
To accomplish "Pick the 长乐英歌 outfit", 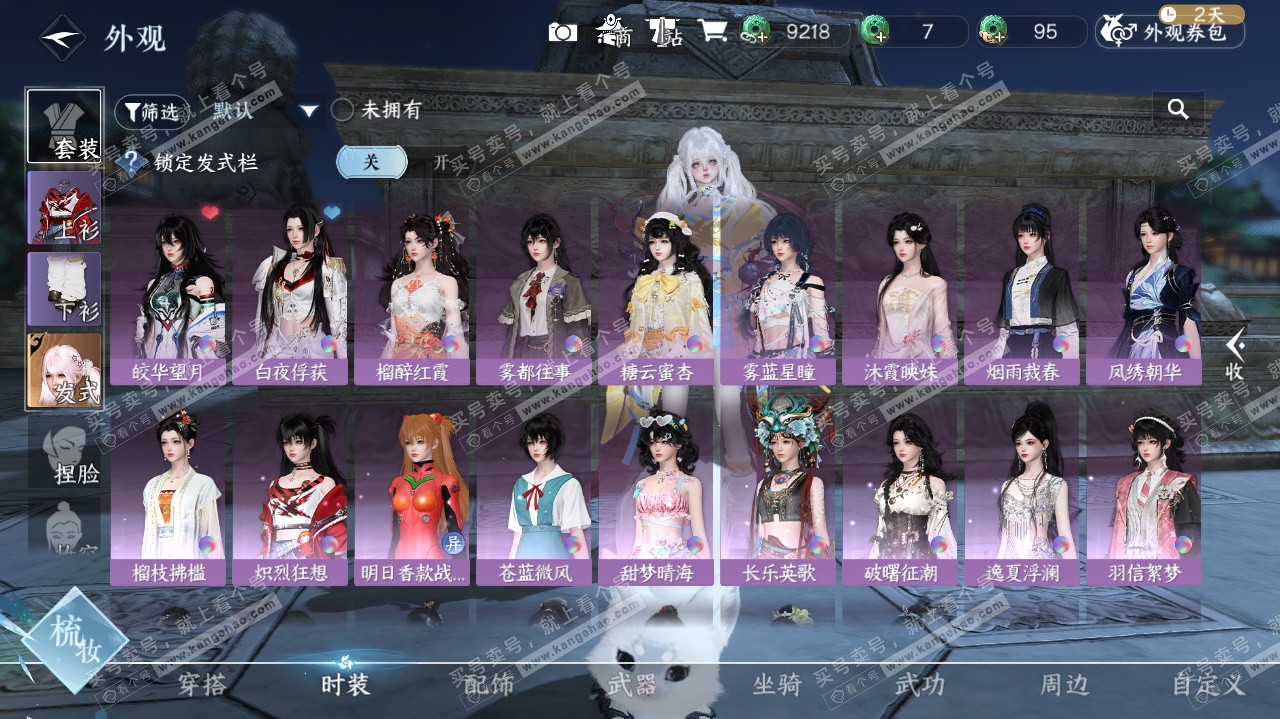I will (x=778, y=497).
